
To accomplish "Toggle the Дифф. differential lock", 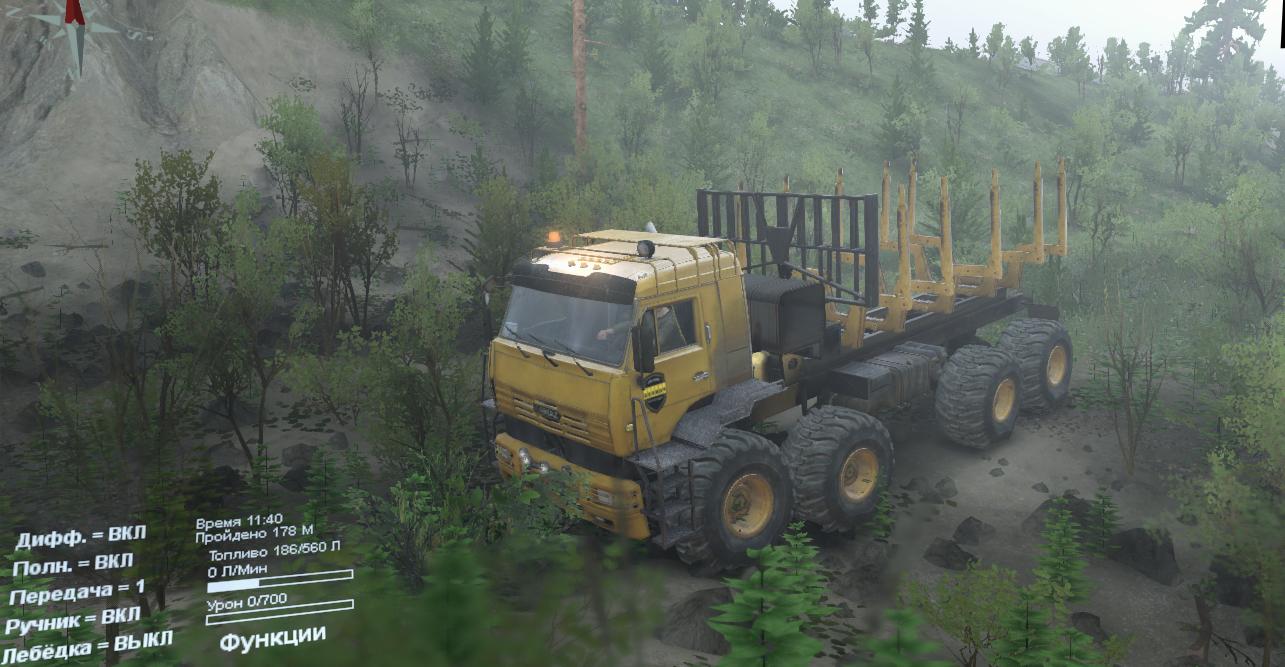I will [80, 537].
